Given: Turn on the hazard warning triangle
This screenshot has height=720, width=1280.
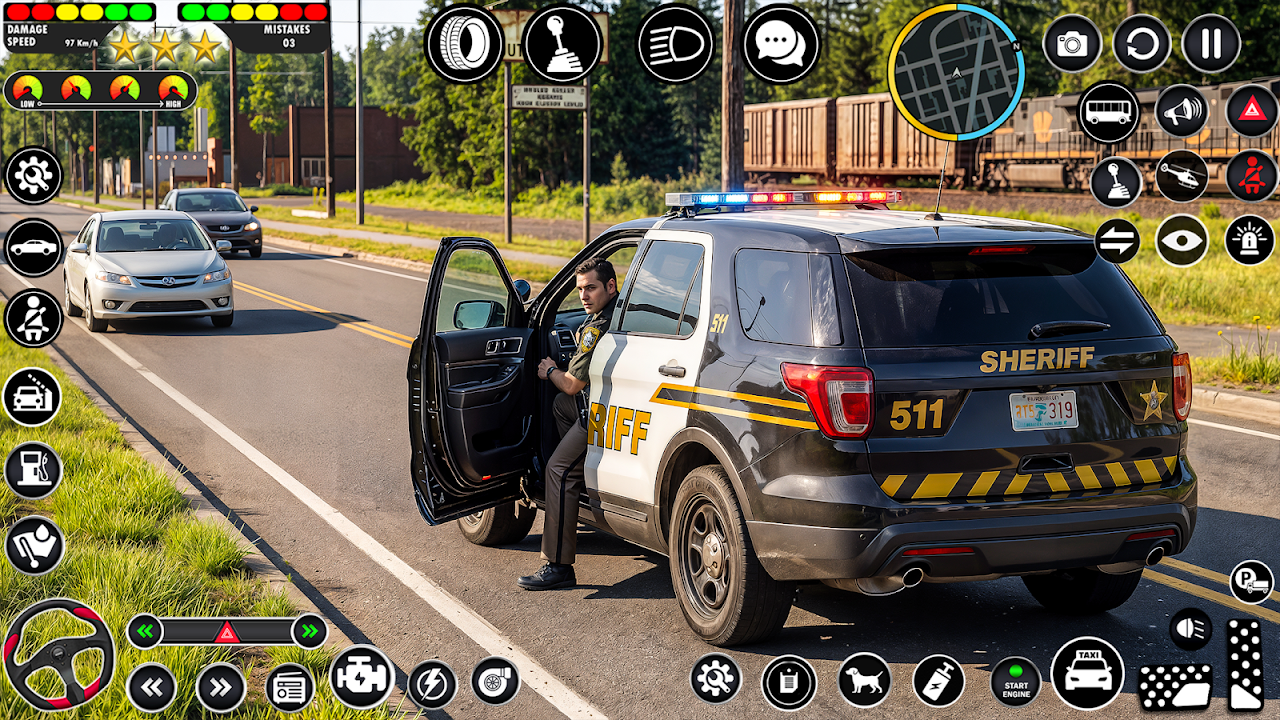Looking at the screenshot, I should [x=1252, y=111].
